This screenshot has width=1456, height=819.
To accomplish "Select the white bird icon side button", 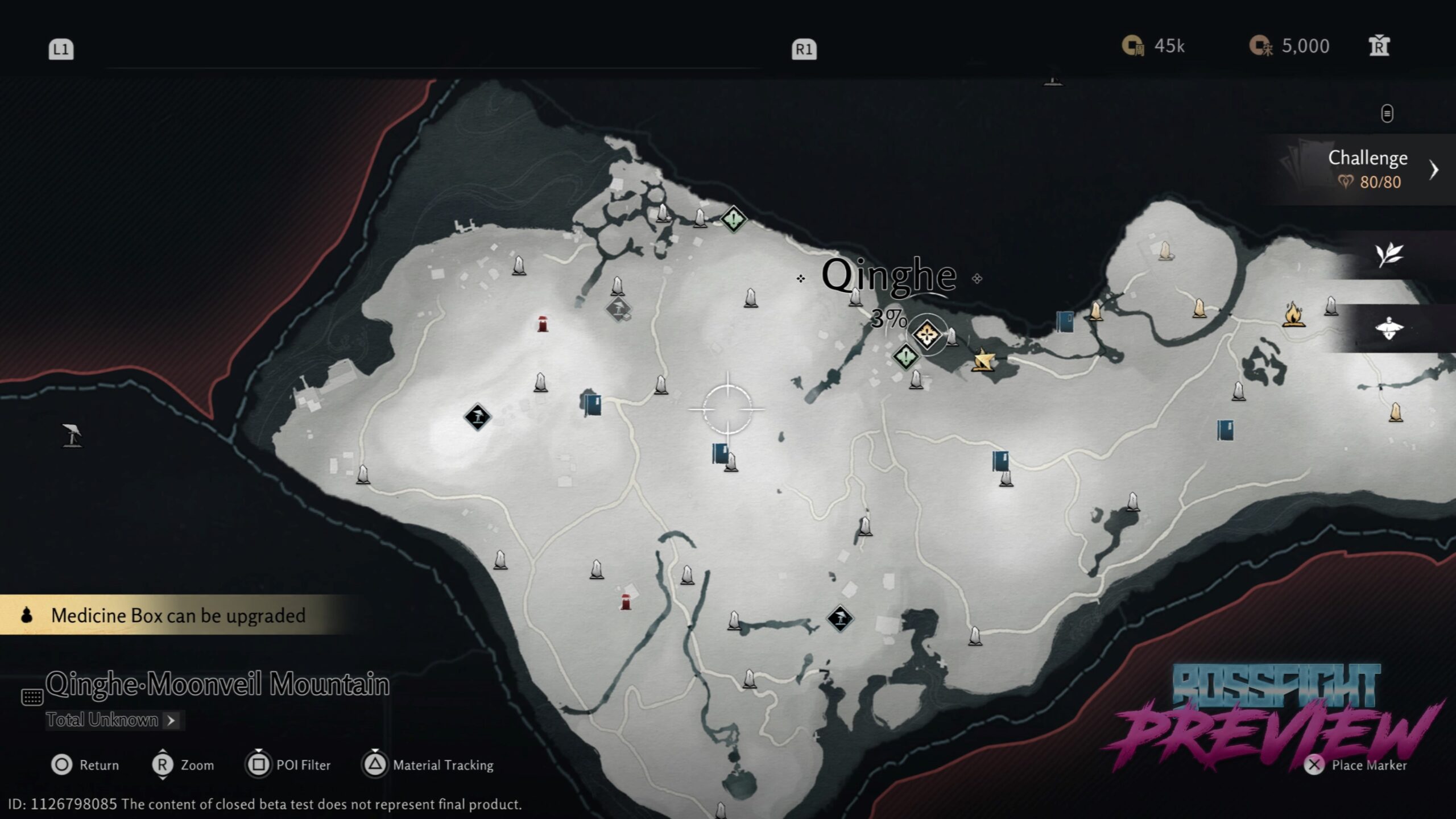I will click(x=1389, y=328).
